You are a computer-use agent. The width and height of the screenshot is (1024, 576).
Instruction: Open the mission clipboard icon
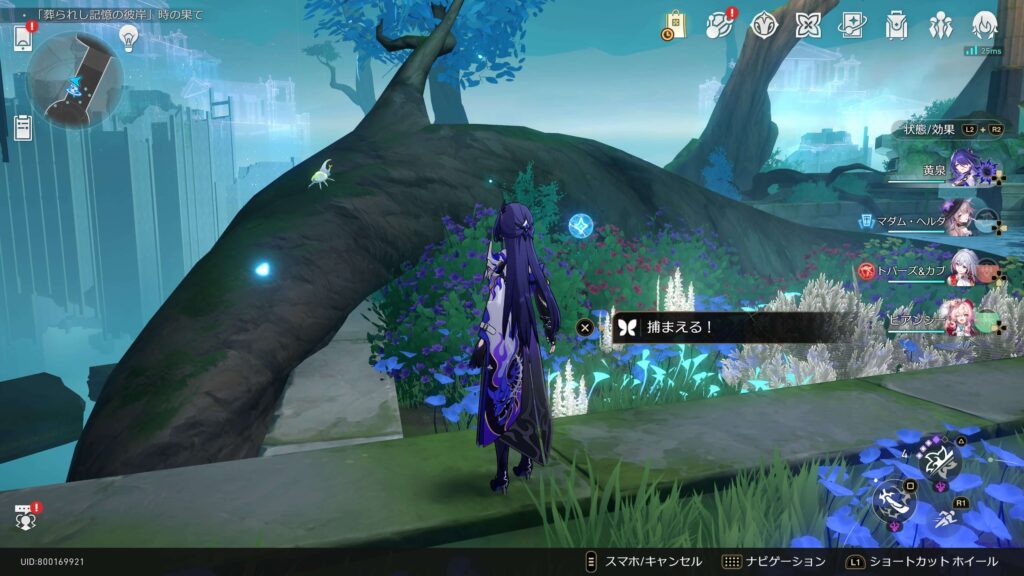point(23,127)
